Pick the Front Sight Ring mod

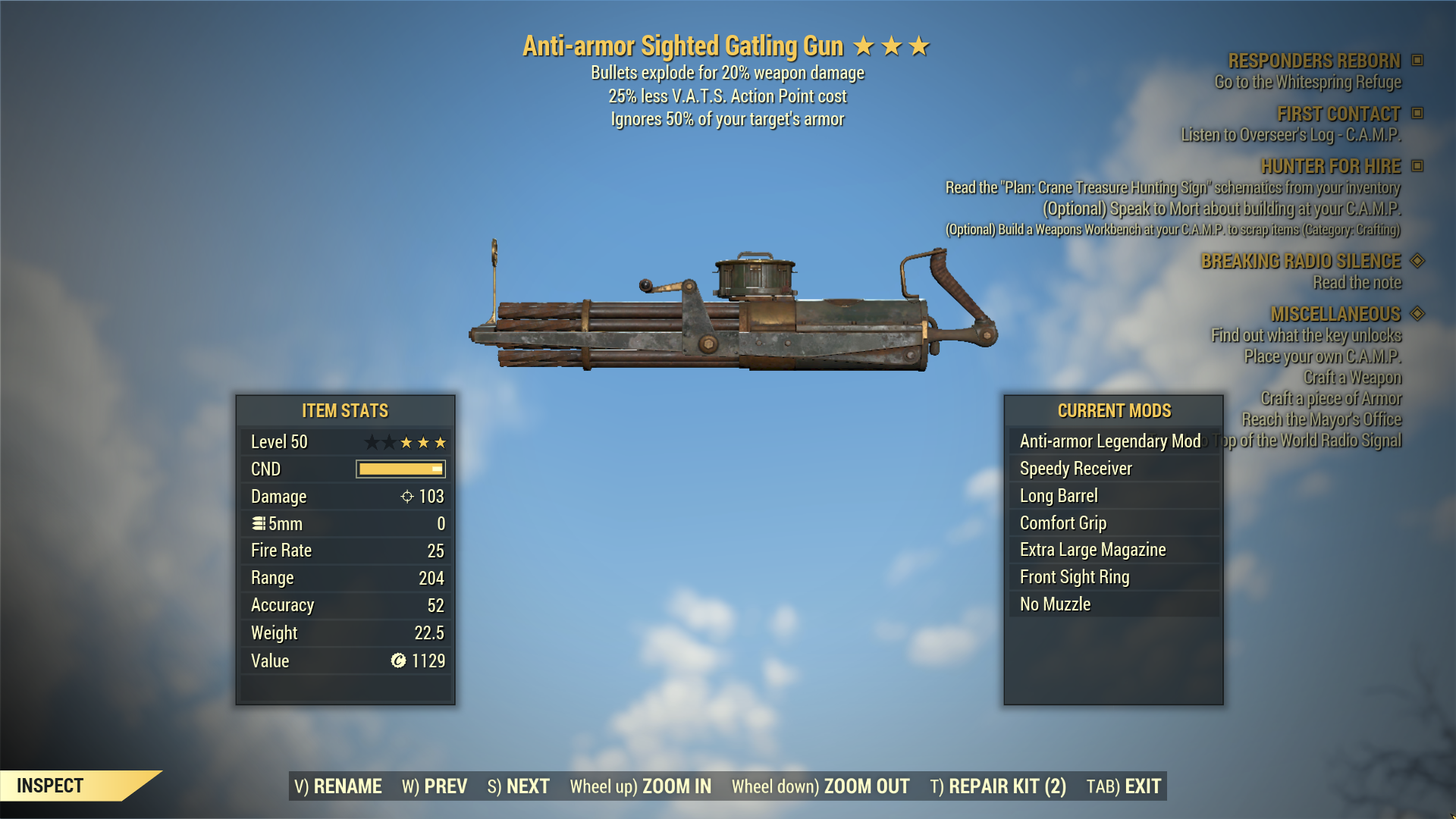point(1075,577)
